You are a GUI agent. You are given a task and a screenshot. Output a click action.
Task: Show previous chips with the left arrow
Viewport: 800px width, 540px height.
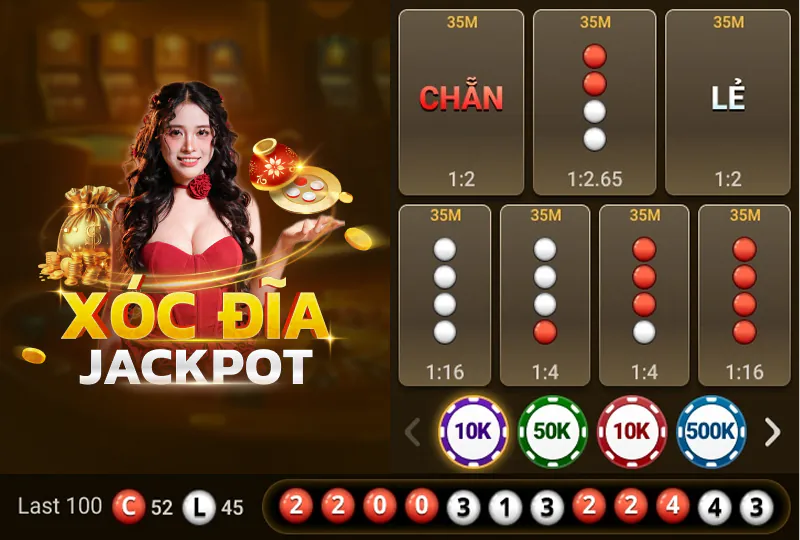[x=412, y=432]
